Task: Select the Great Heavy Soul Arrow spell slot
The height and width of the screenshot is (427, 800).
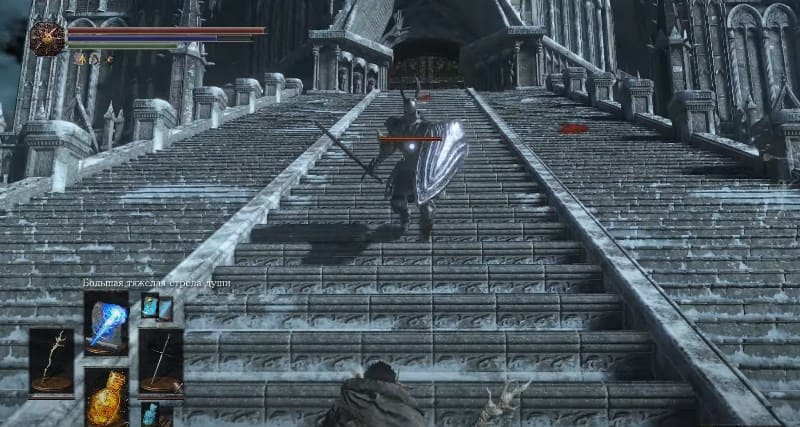Action: coord(106,323)
